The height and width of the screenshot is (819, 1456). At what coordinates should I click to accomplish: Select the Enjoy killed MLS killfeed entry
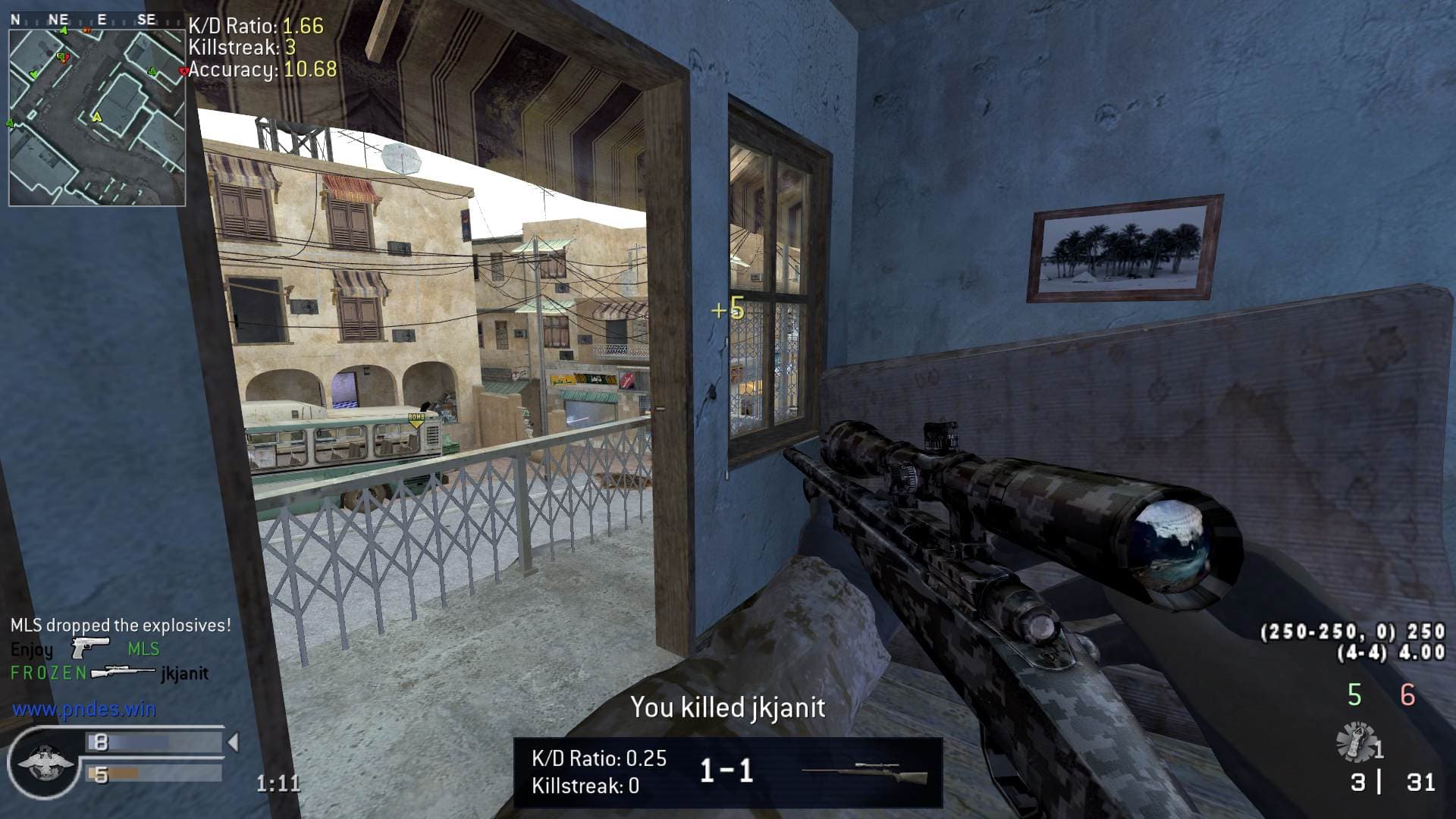pyautogui.click(x=85, y=649)
